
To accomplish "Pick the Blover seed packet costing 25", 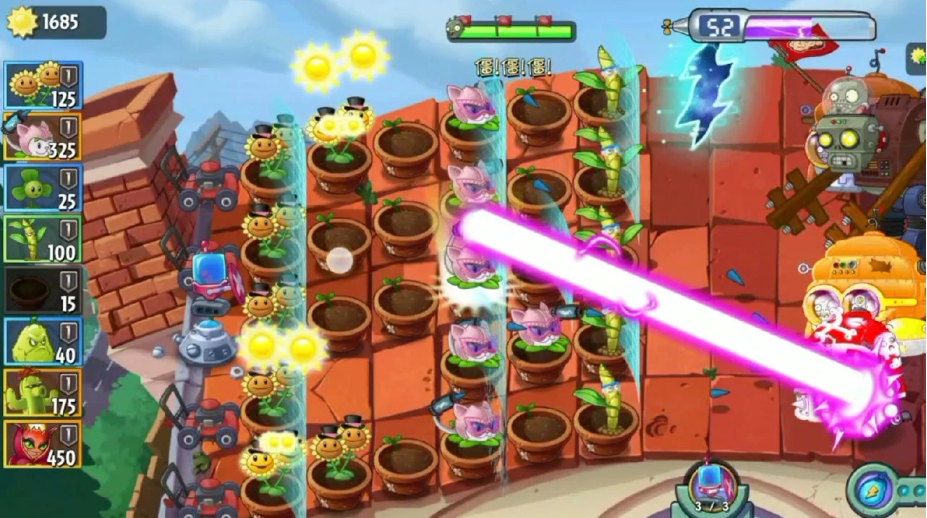I will tap(43, 188).
